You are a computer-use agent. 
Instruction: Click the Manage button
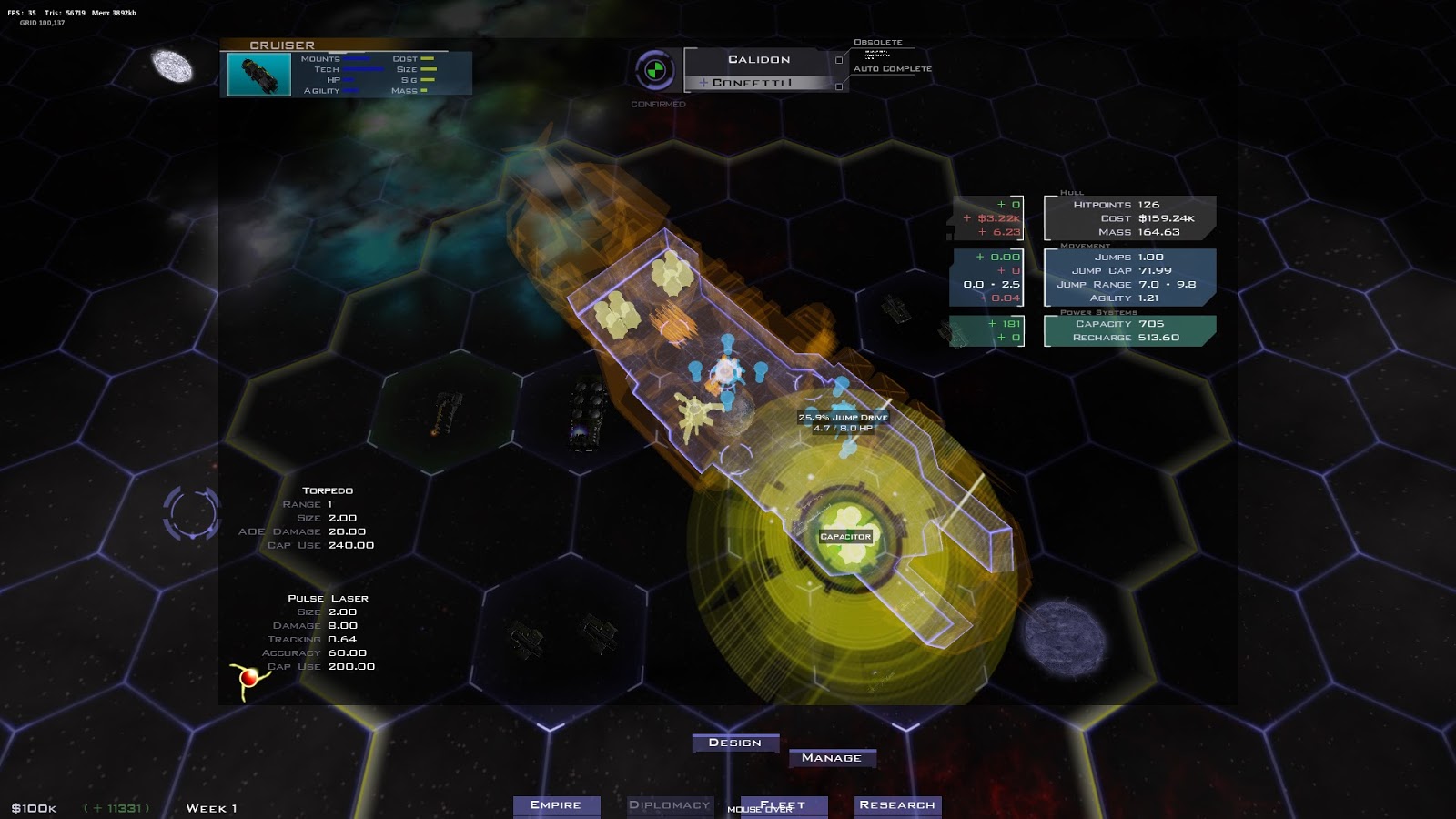(834, 757)
